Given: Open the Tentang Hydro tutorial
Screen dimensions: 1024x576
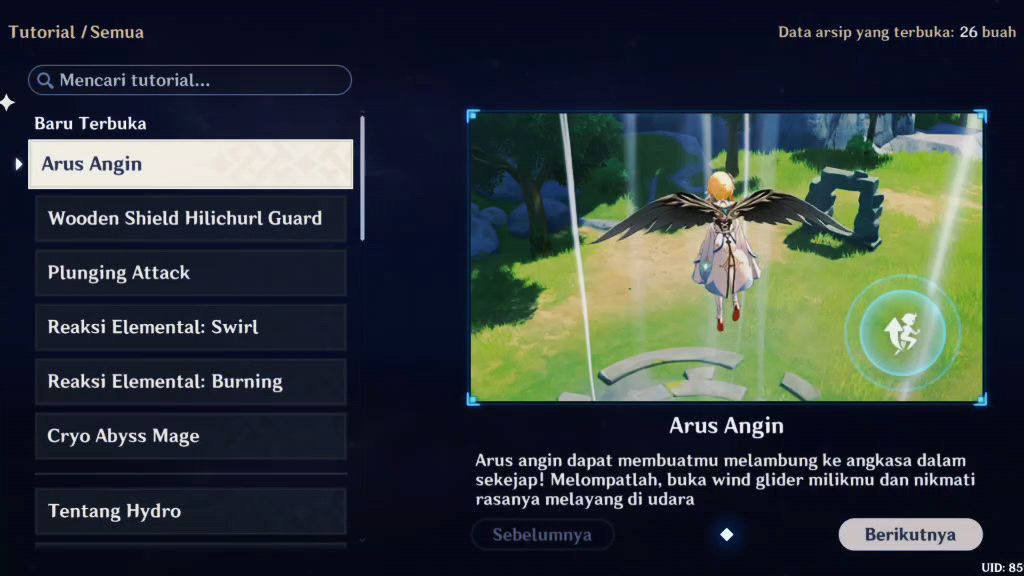Looking at the screenshot, I should [190, 511].
